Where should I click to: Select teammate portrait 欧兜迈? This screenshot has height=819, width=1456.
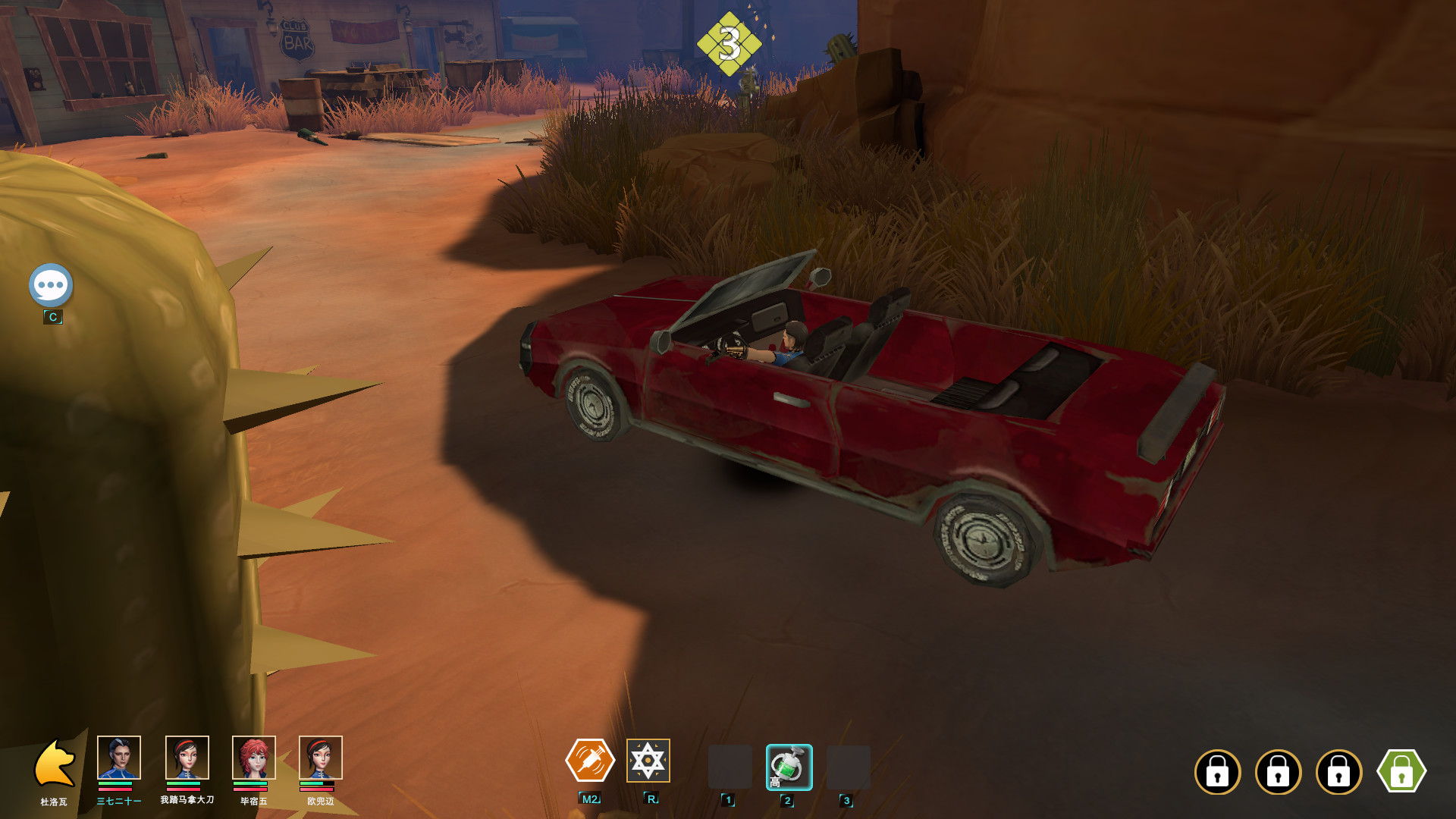coord(320,758)
